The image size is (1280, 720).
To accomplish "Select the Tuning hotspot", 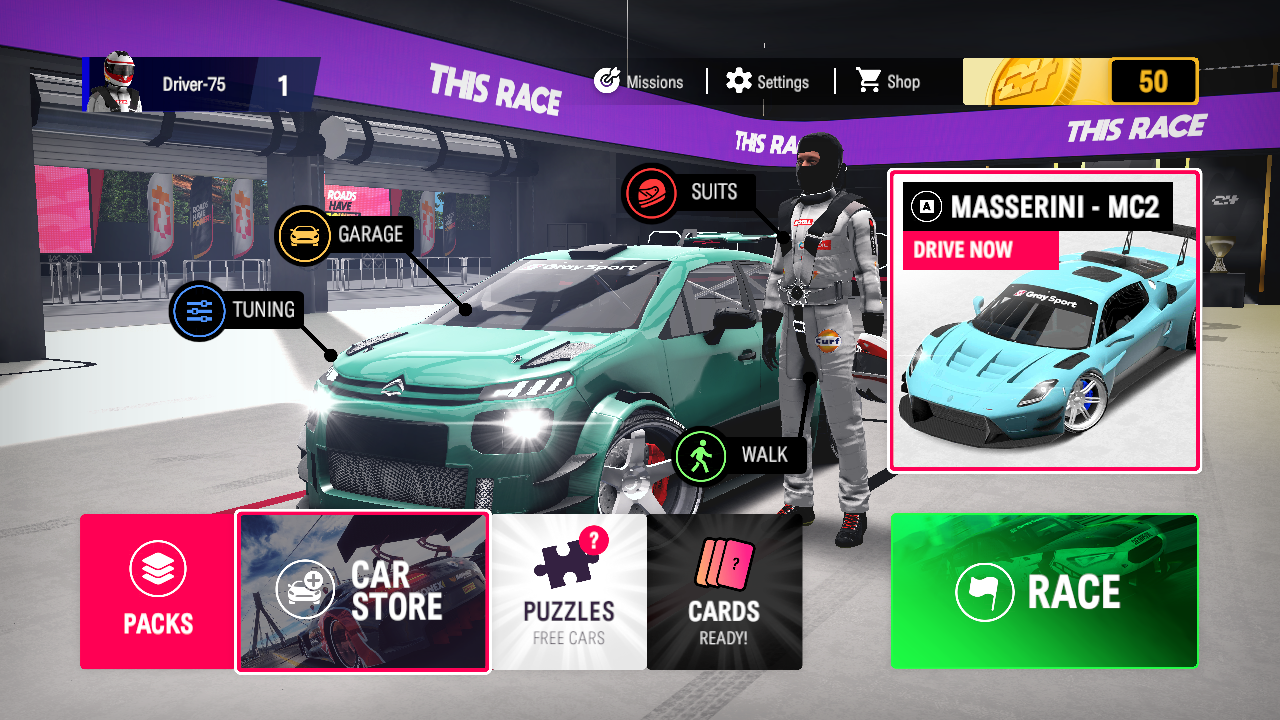I will pyautogui.click(x=238, y=311).
